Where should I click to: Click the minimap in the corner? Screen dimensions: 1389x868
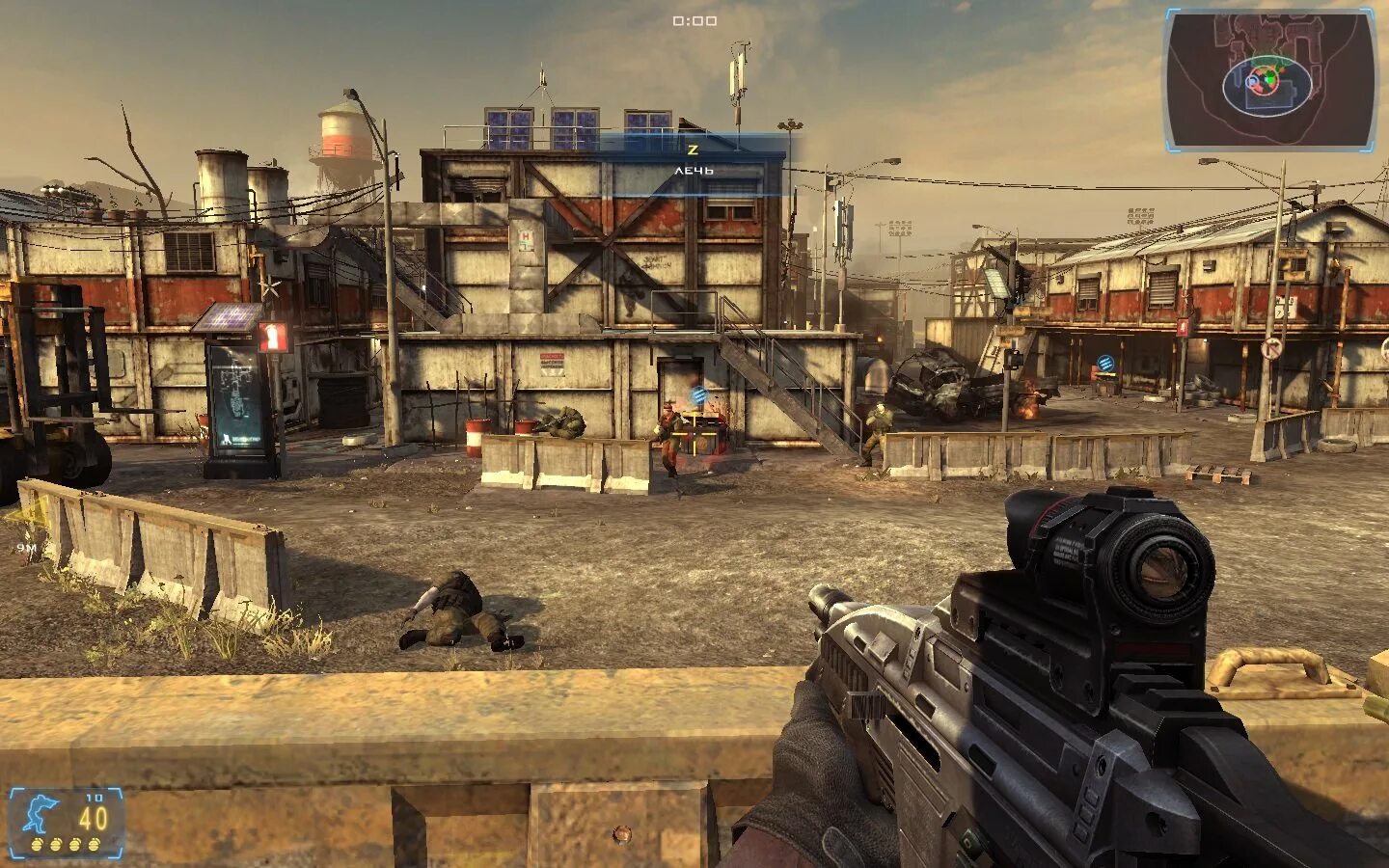tap(1269, 79)
